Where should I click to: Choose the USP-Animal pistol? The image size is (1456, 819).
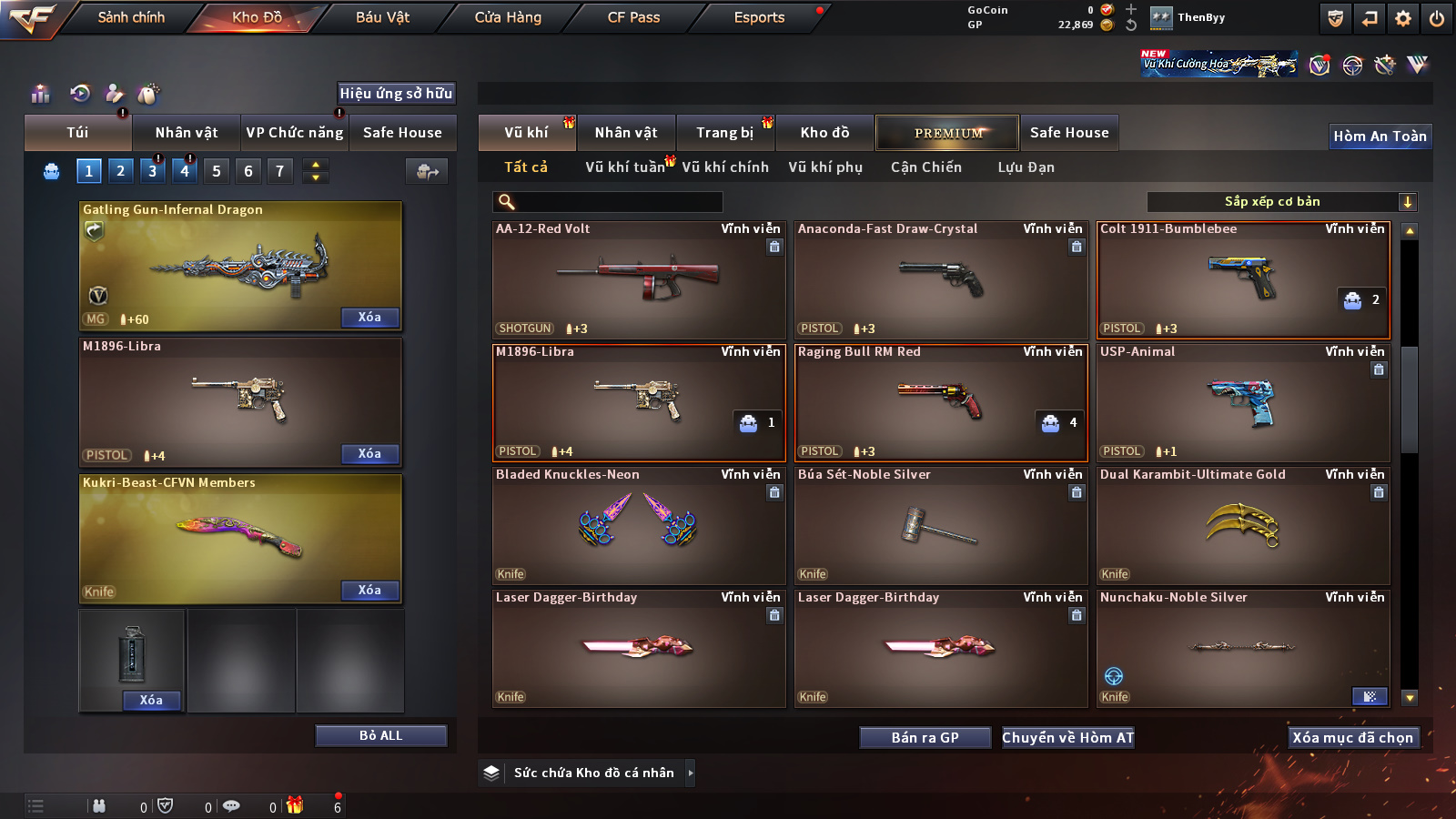tap(1242, 403)
